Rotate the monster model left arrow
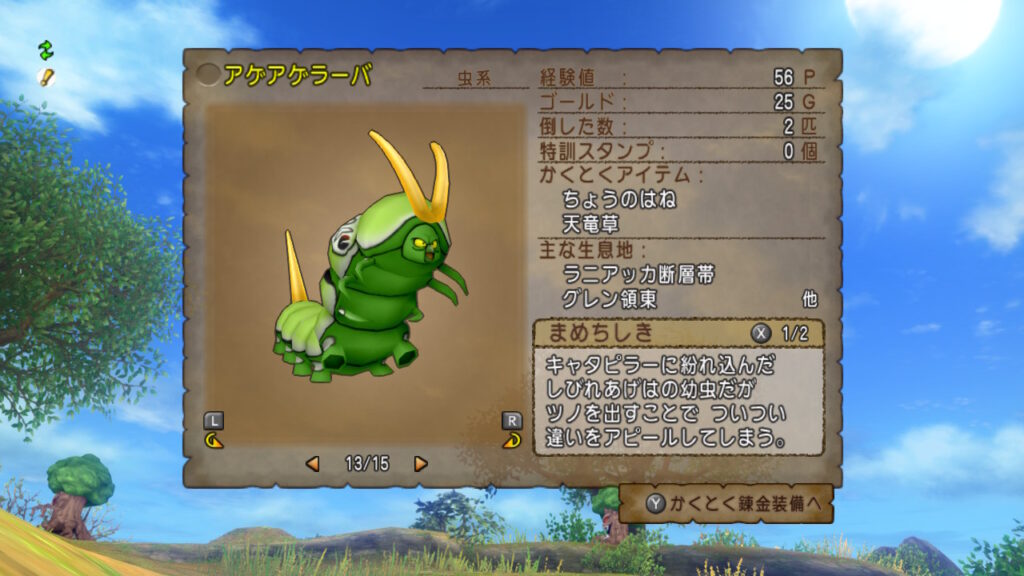 pos(213,439)
